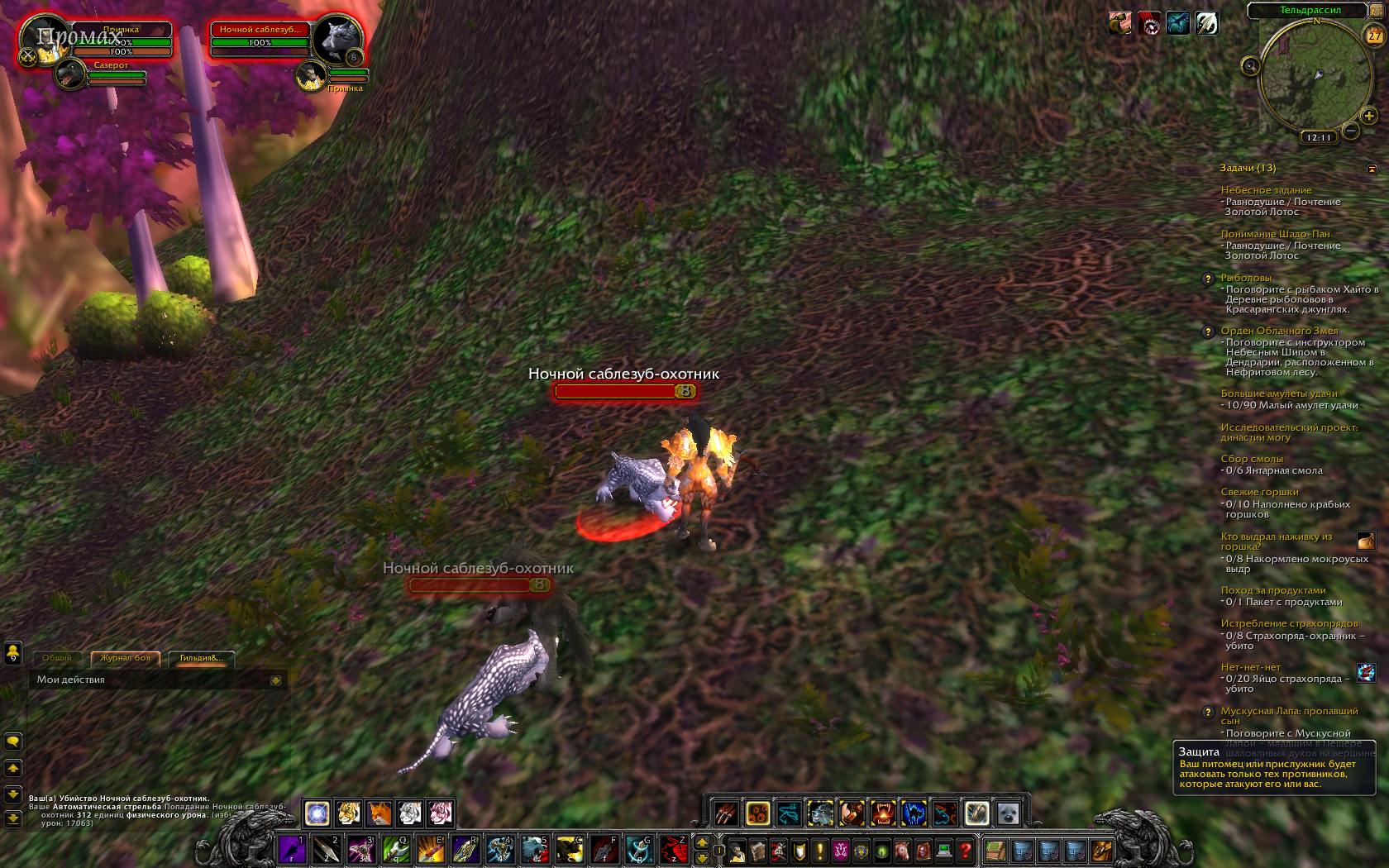1389x868 pixels.
Task: Activate the pet claw attack ability
Action: (x=726, y=813)
